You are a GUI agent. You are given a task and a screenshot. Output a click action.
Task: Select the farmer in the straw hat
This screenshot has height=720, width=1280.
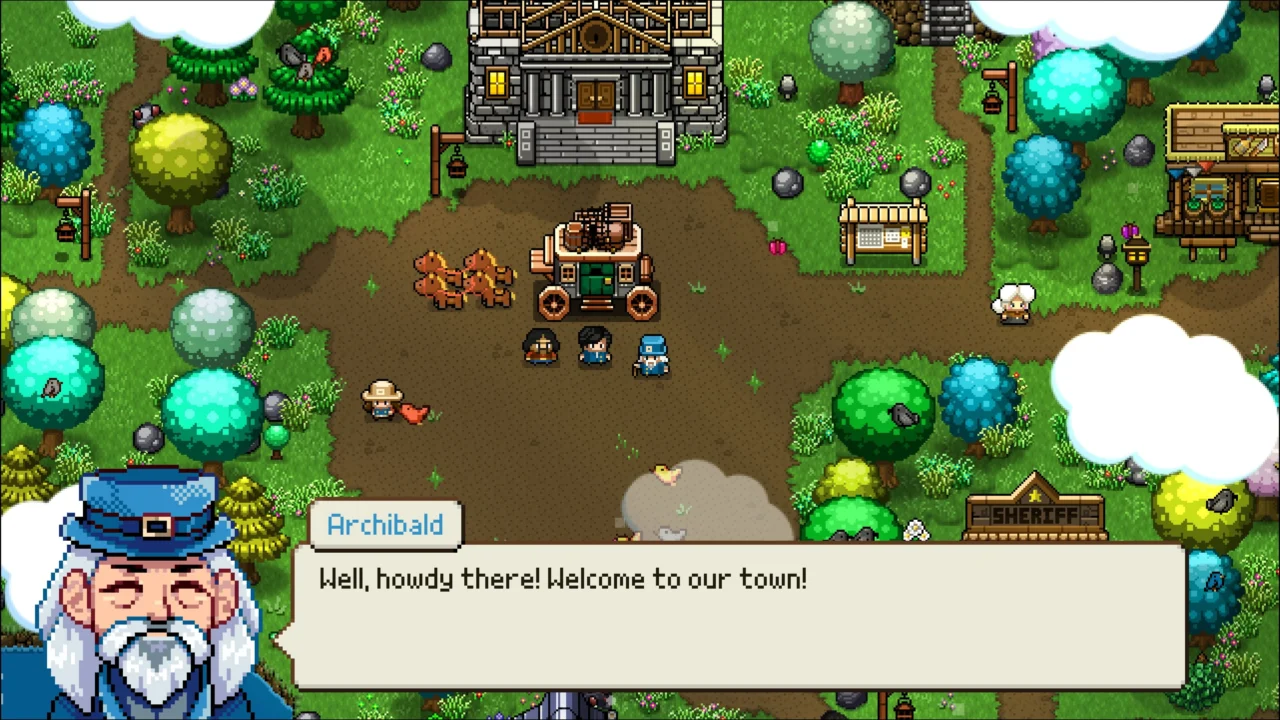click(x=385, y=400)
